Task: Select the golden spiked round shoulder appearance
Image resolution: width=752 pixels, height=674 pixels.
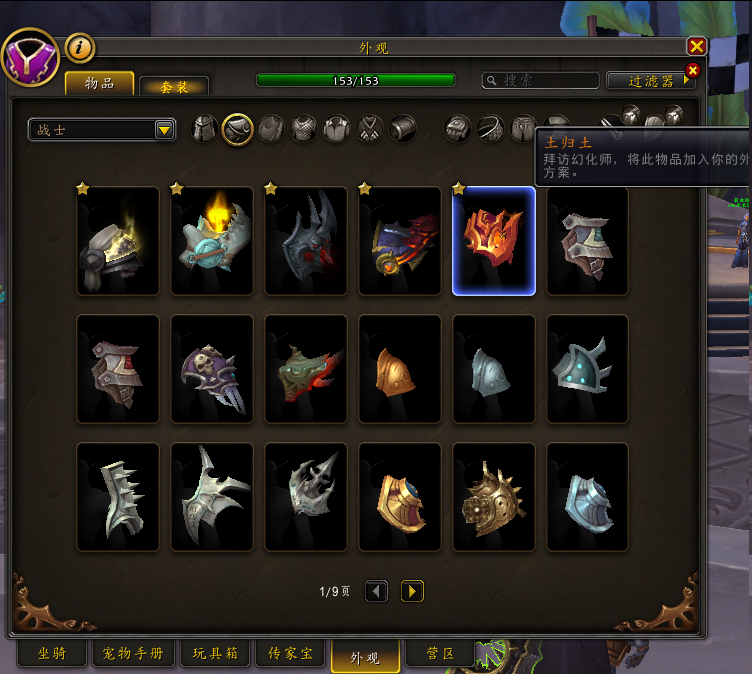Action: (493, 497)
